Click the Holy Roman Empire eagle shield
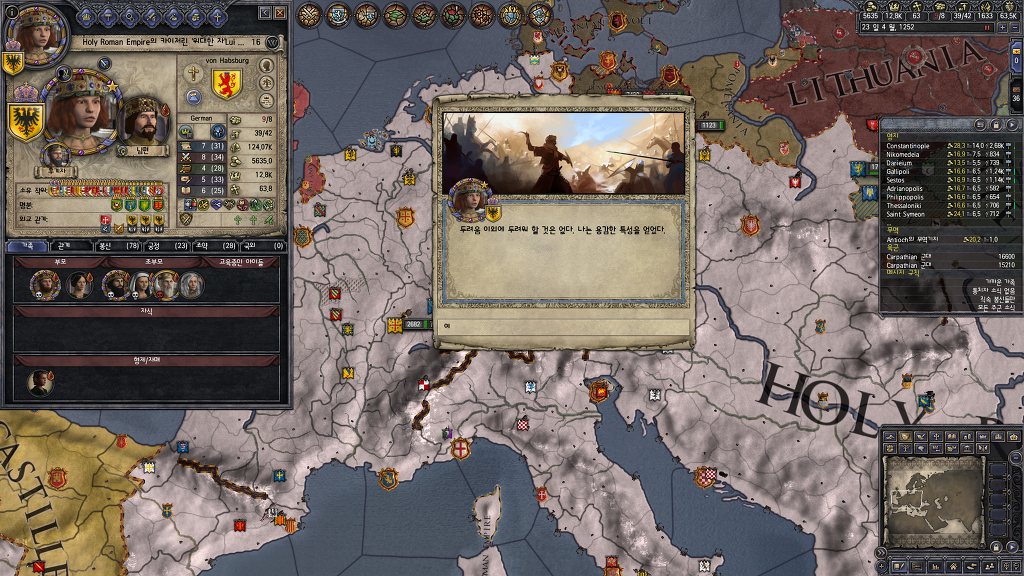This screenshot has width=1024, height=576. pyautogui.click(x=27, y=122)
